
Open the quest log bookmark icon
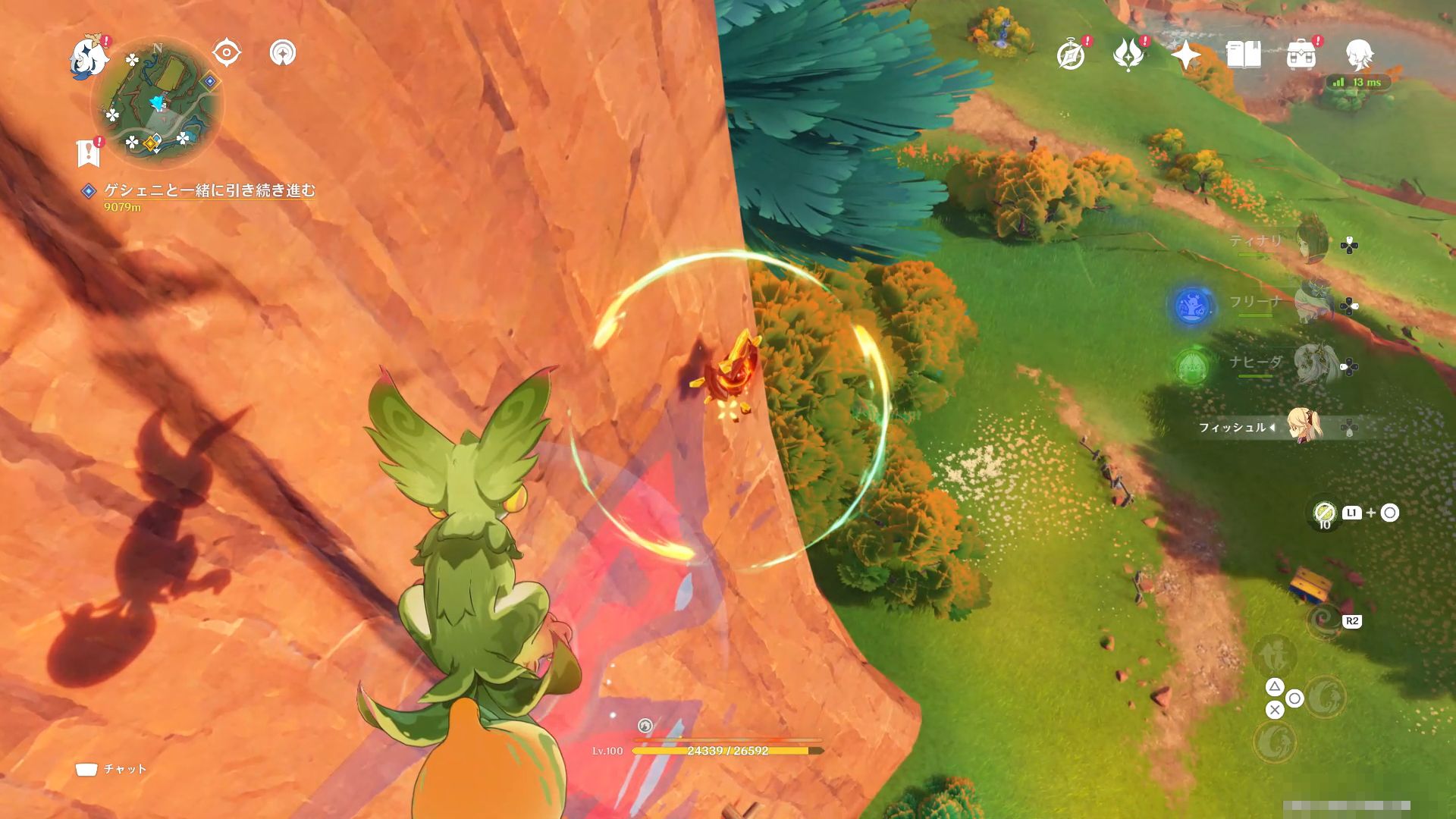(89, 152)
